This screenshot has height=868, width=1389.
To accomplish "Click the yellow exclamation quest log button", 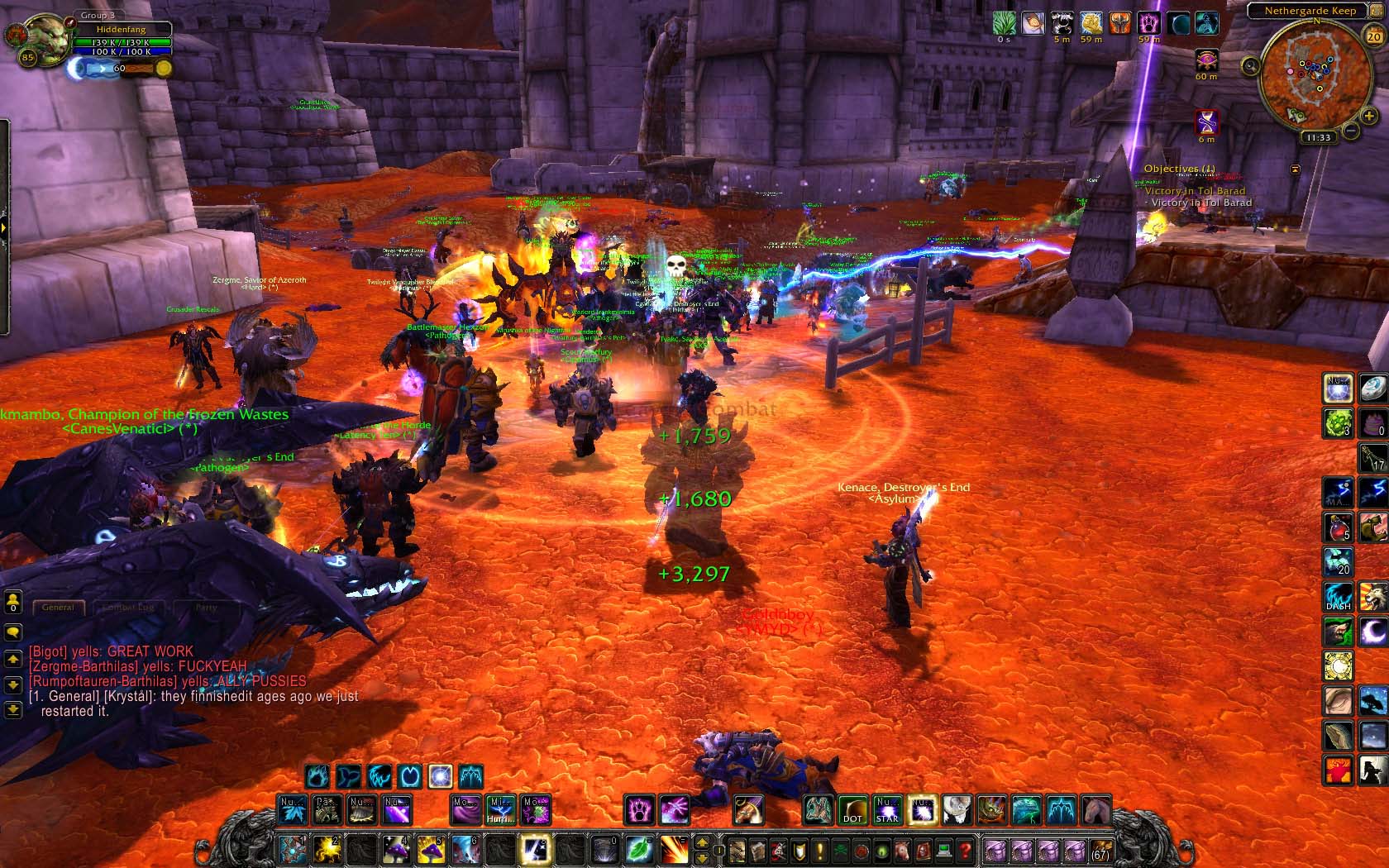I will pyautogui.click(x=819, y=850).
